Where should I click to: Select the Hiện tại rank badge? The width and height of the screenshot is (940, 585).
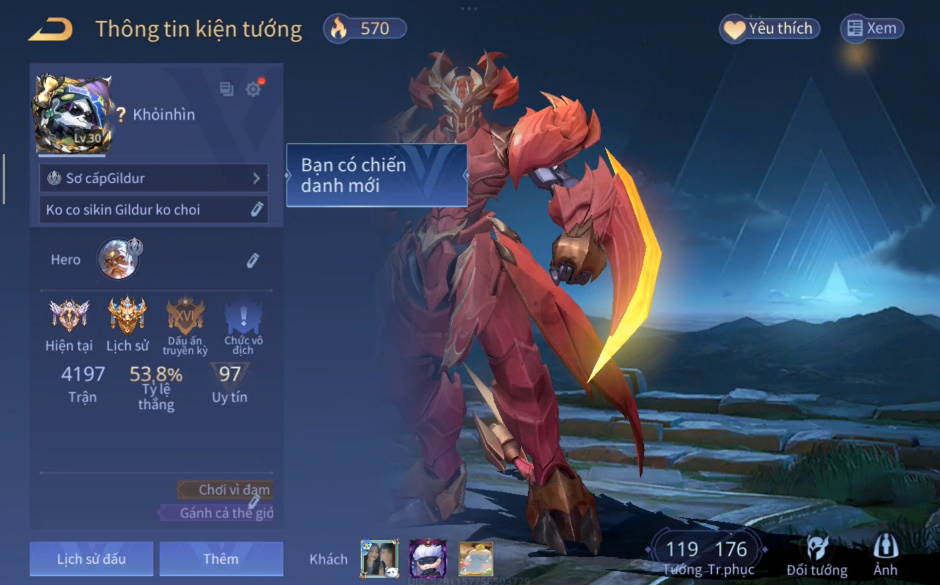[x=69, y=316]
